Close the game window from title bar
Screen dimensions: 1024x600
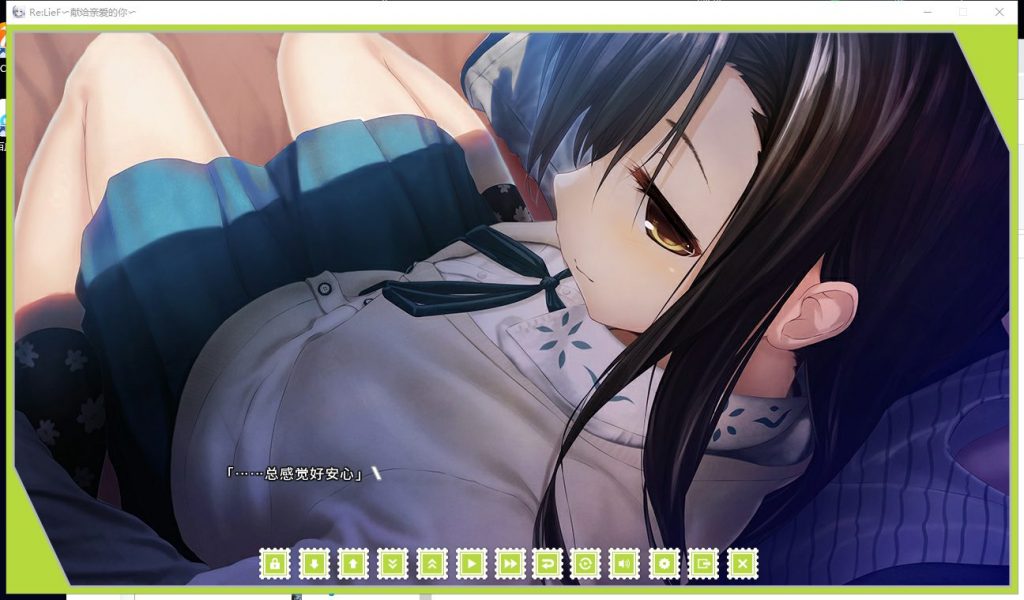point(999,12)
